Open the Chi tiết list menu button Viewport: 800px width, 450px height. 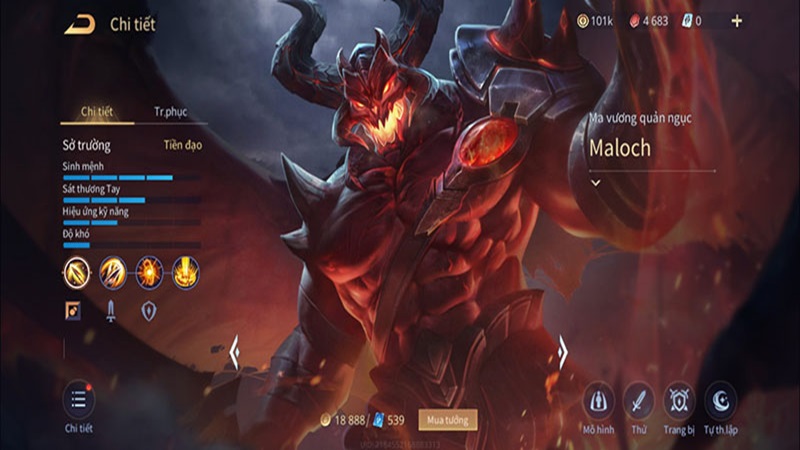click(78, 400)
